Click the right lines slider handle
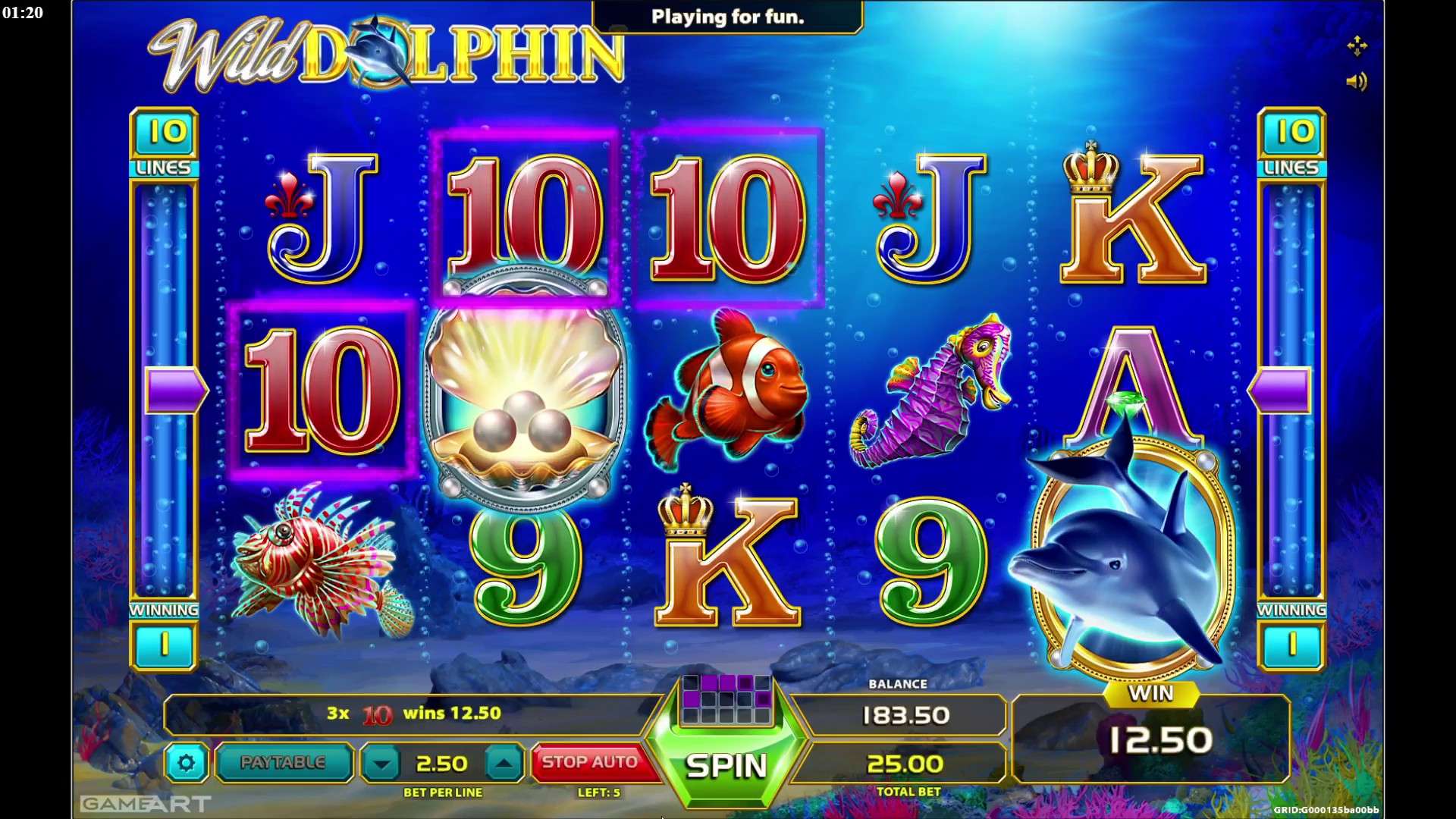 1281,391
